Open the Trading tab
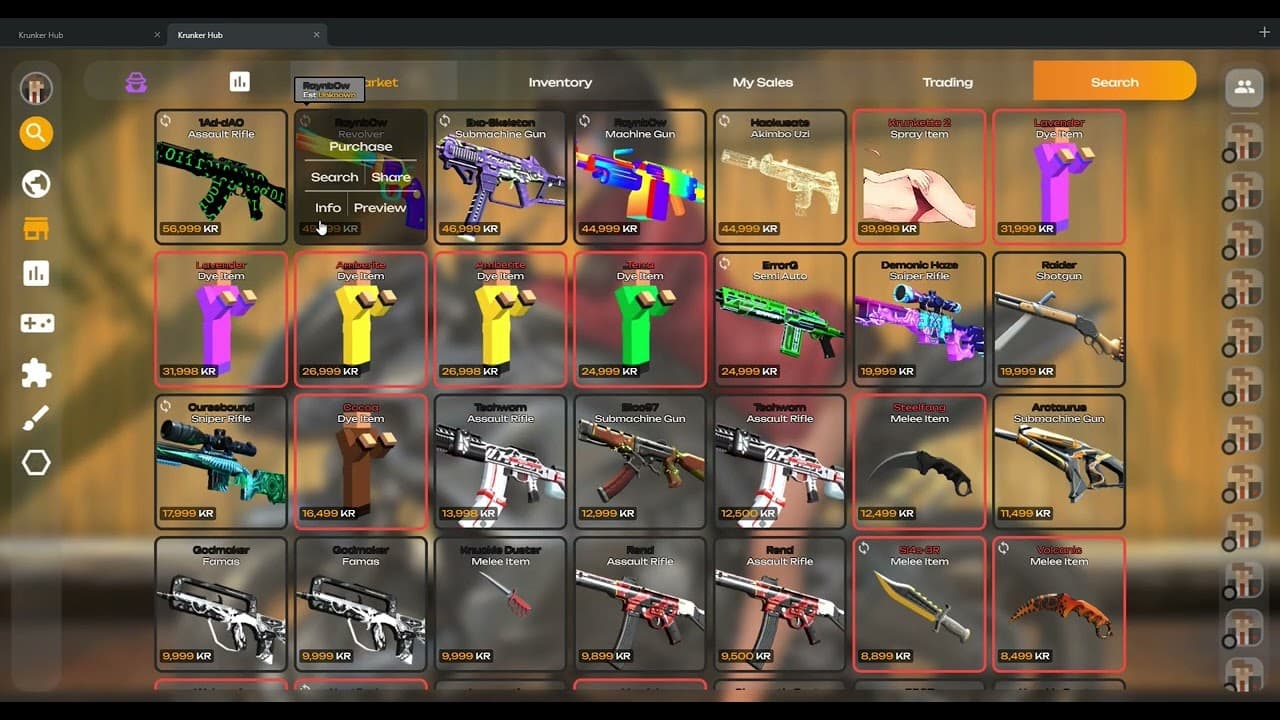Viewport: 1280px width, 720px height. click(x=947, y=82)
